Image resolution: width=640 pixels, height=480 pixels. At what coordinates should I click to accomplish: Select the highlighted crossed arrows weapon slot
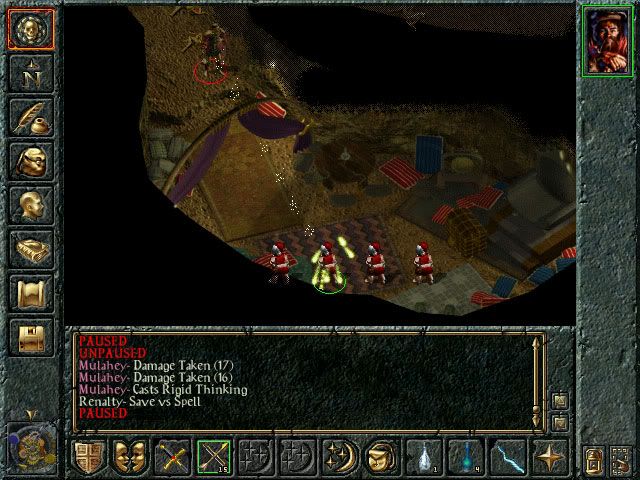(x=213, y=457)
